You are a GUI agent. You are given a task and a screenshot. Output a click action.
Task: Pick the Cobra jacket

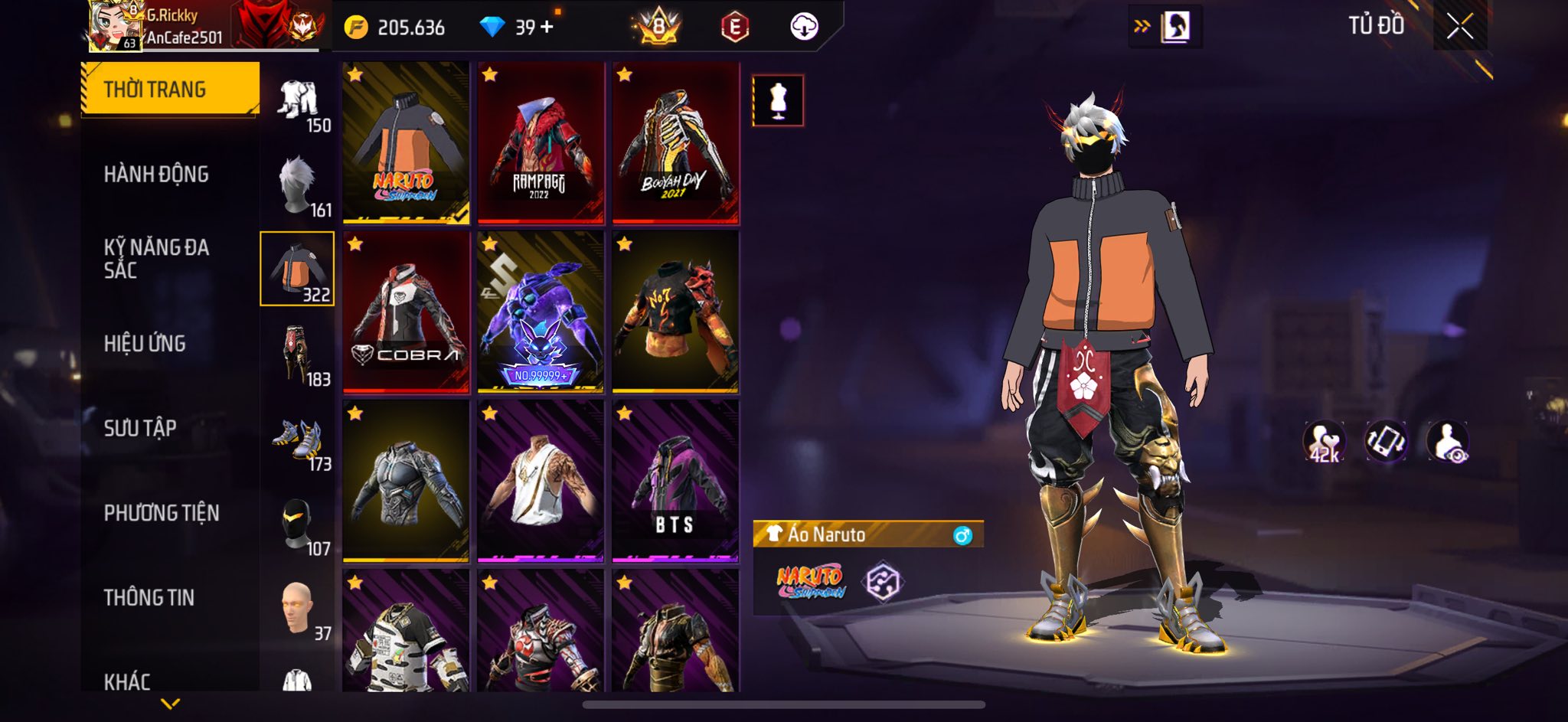pyautogui.click(x=406, y=312)
